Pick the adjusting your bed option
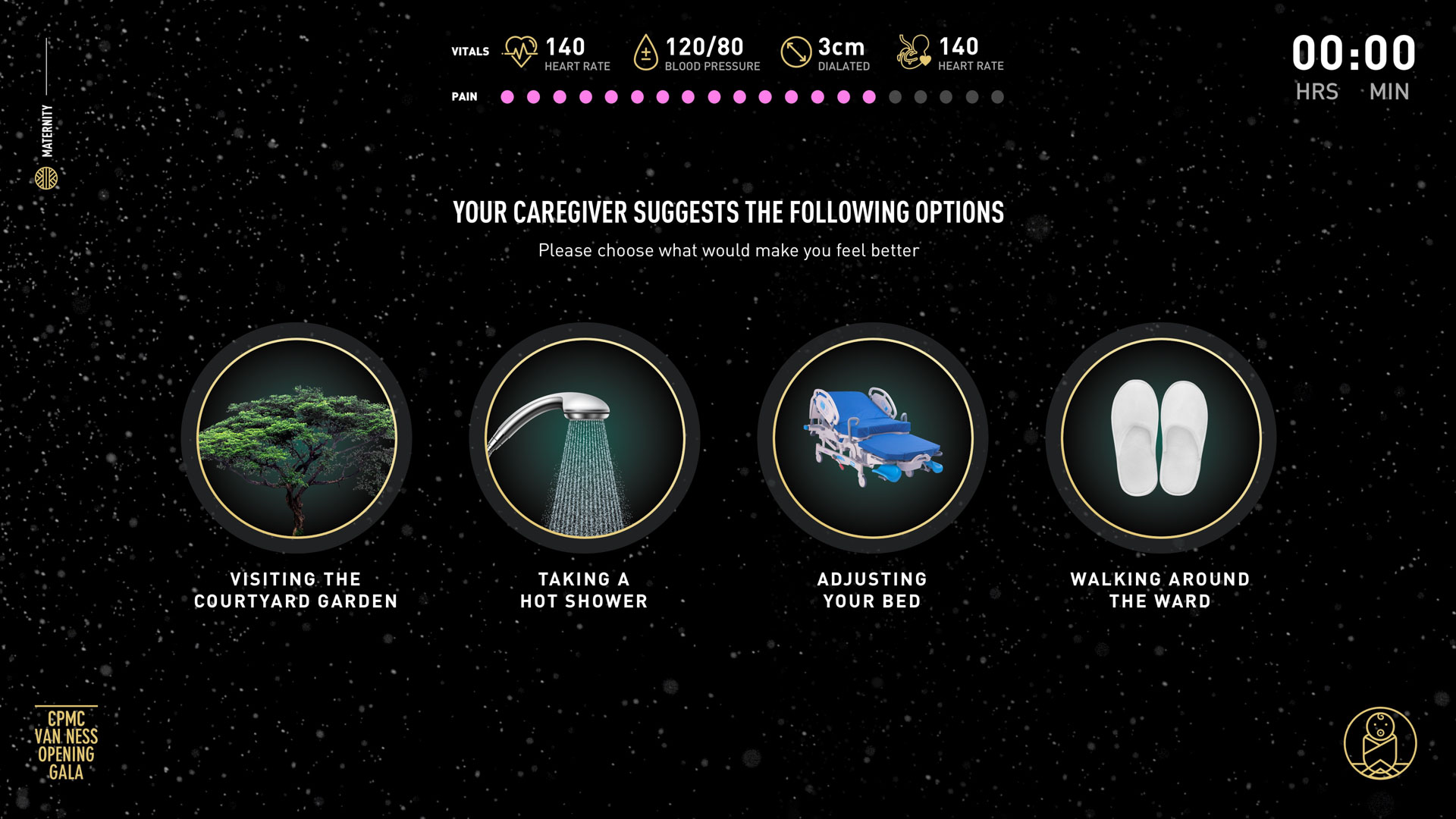 (873, 438)
